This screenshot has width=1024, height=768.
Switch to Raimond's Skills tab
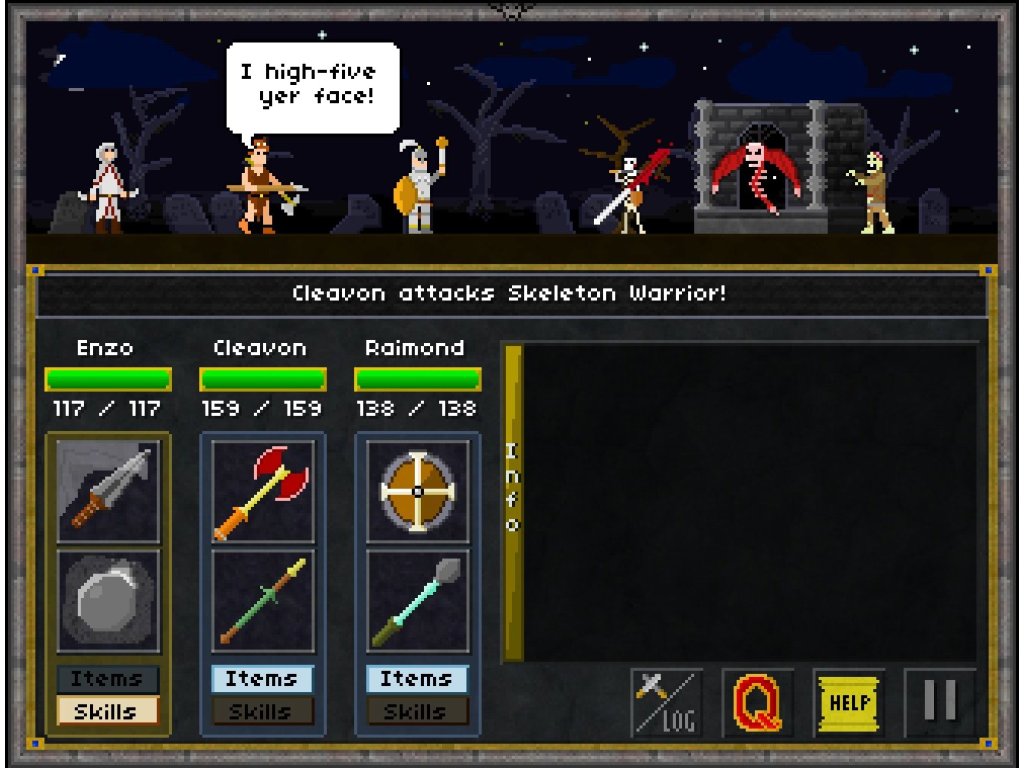click(417, 711)
